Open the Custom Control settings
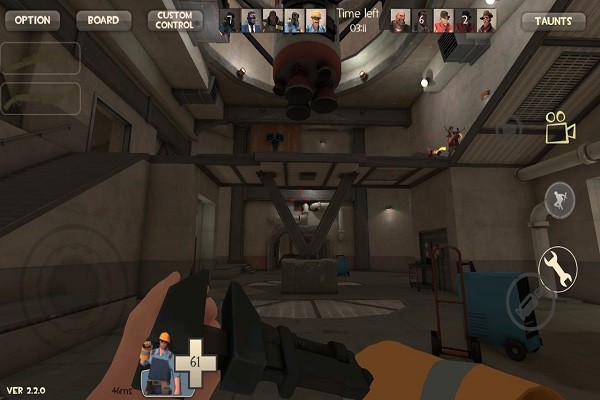The image size is (600, 400). [x=174, y=20]
